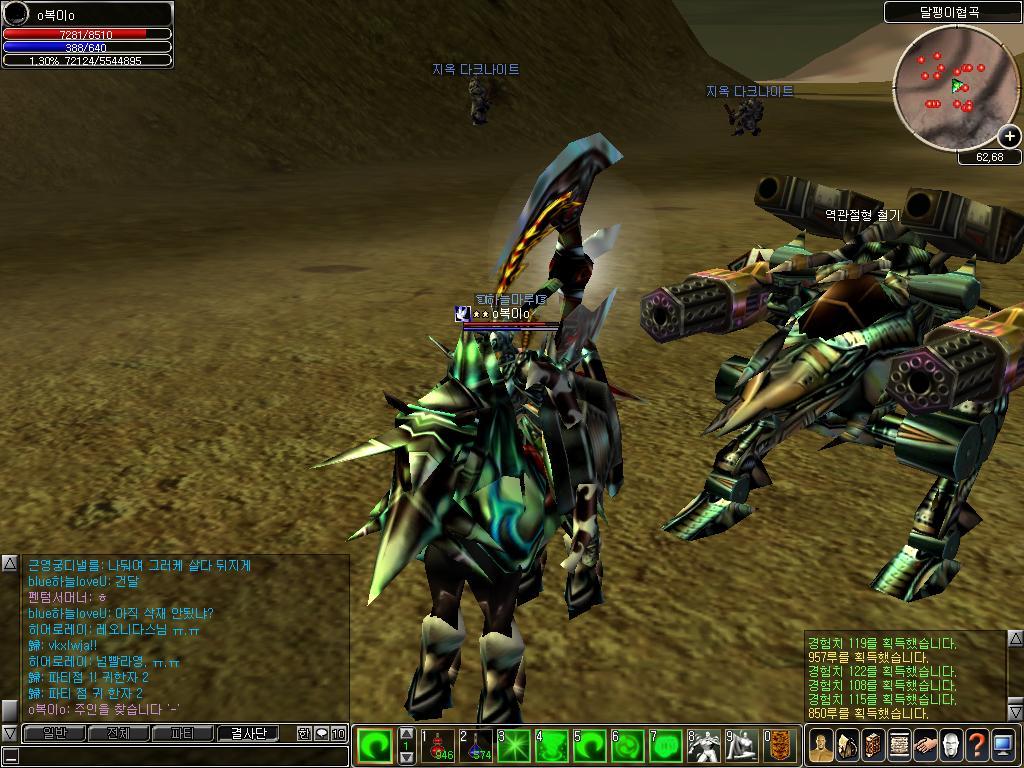The image size is (1024, 768).
Task: Switch to the 일반 chat tab
Action: 54,733
